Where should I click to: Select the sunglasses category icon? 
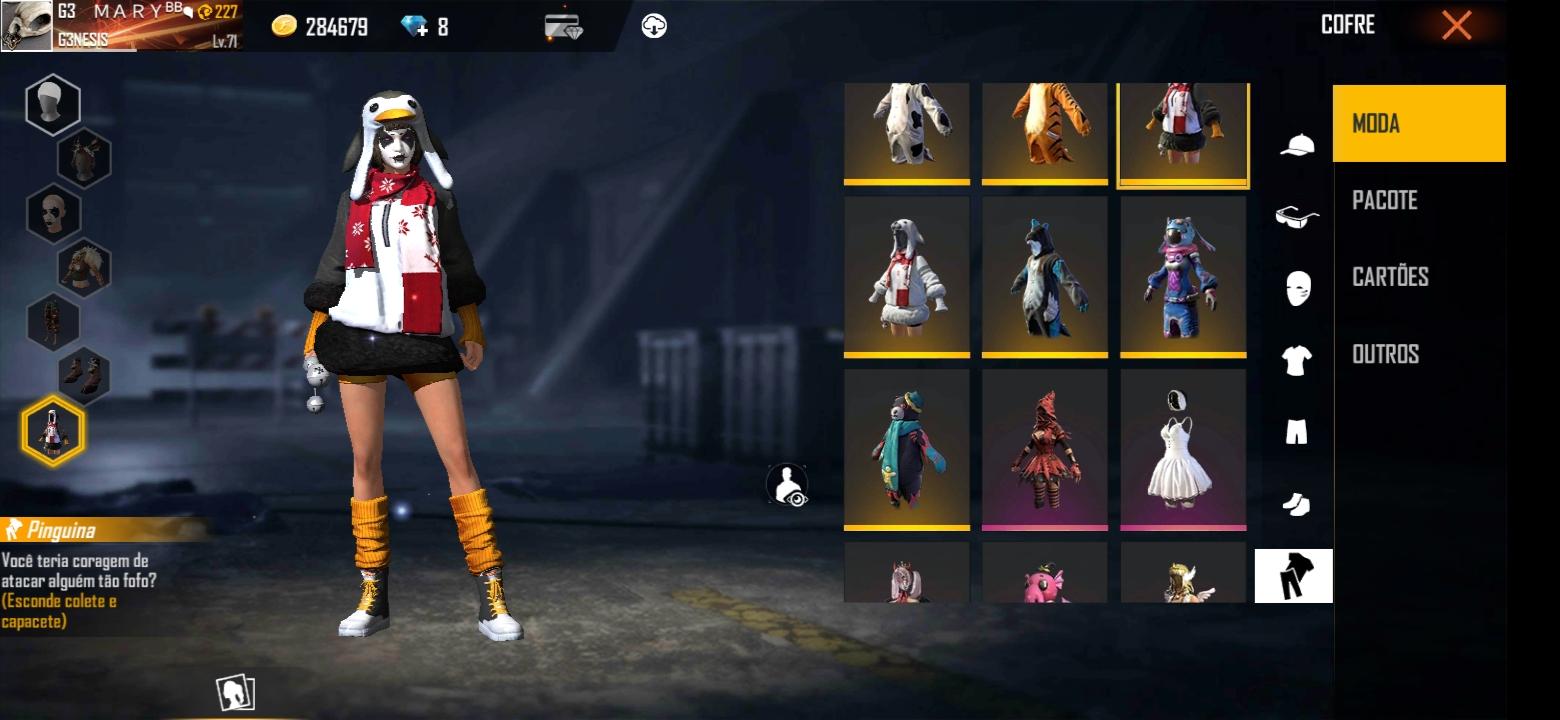point(1297,216)
